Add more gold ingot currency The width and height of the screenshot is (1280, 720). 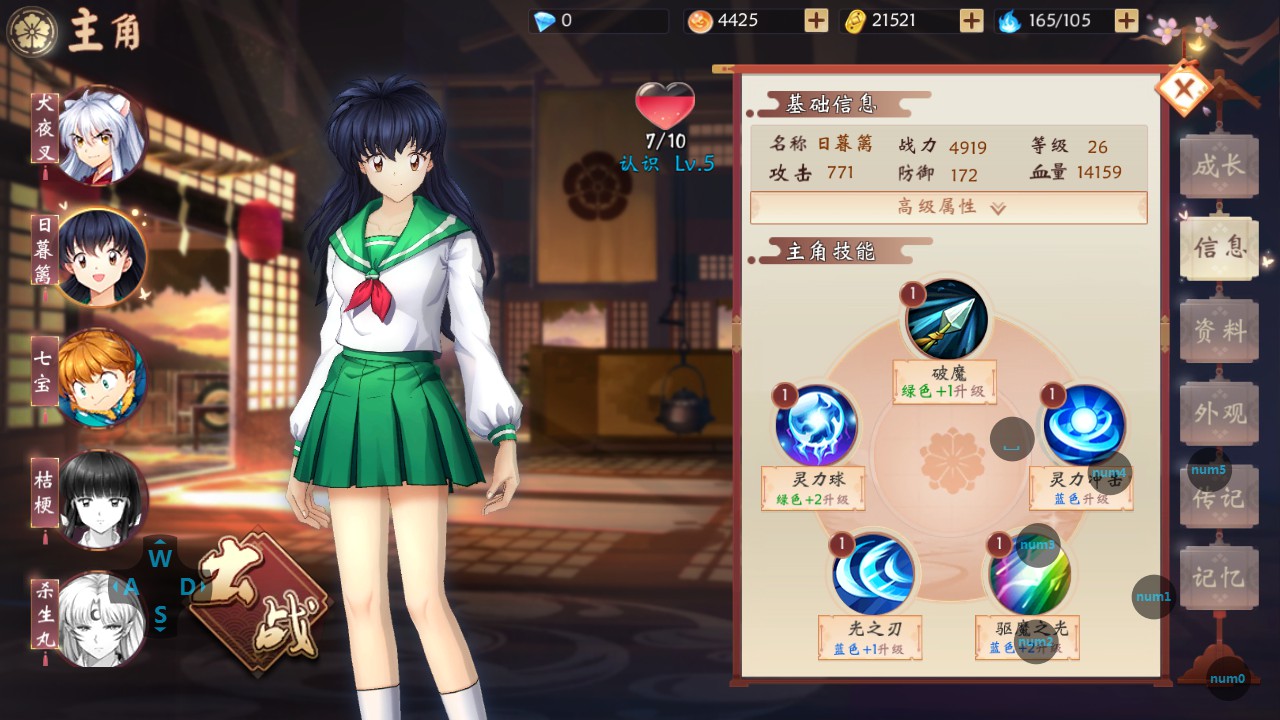(971, 20)
